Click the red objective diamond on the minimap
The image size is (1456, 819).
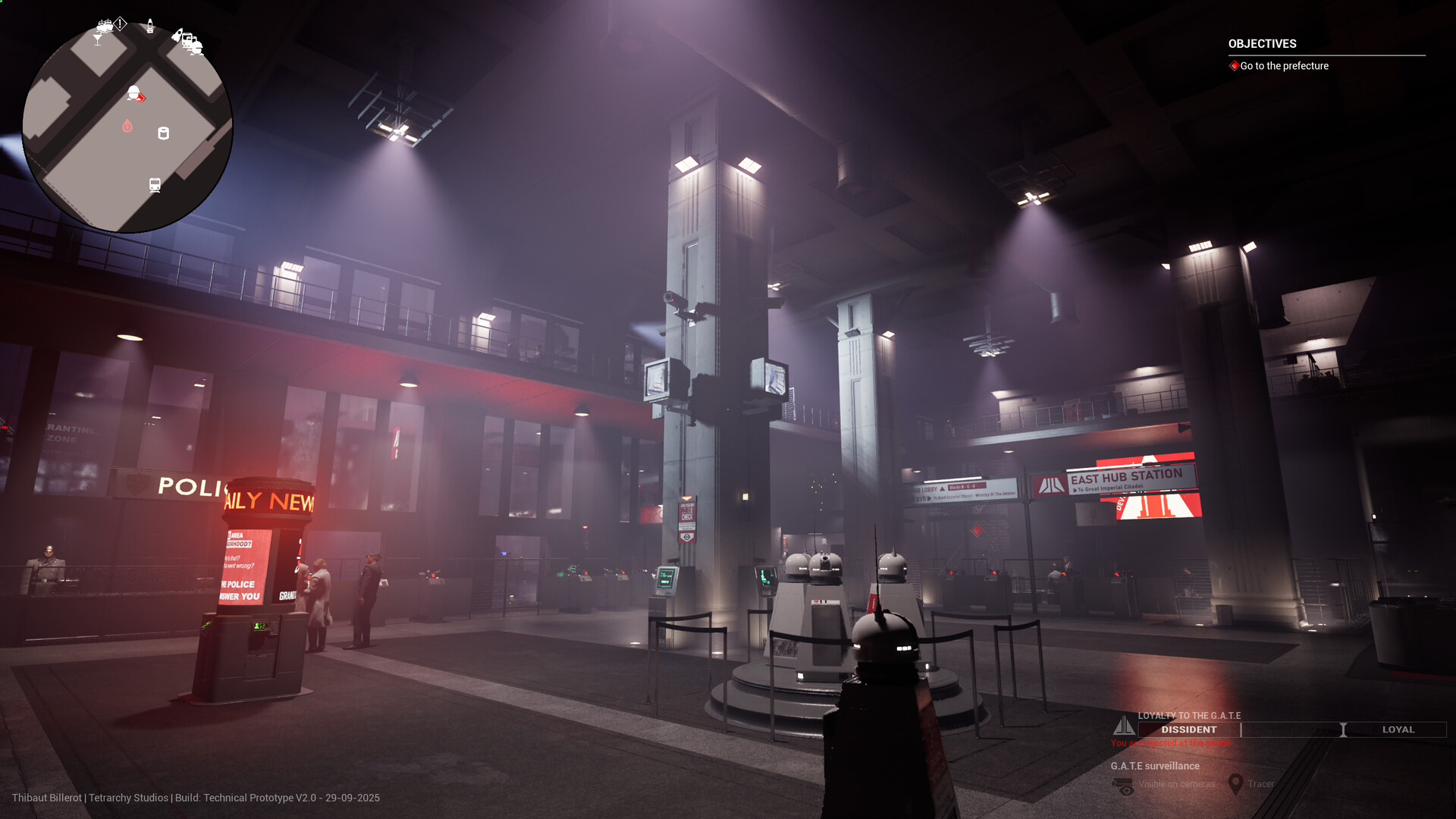point(141,99)
